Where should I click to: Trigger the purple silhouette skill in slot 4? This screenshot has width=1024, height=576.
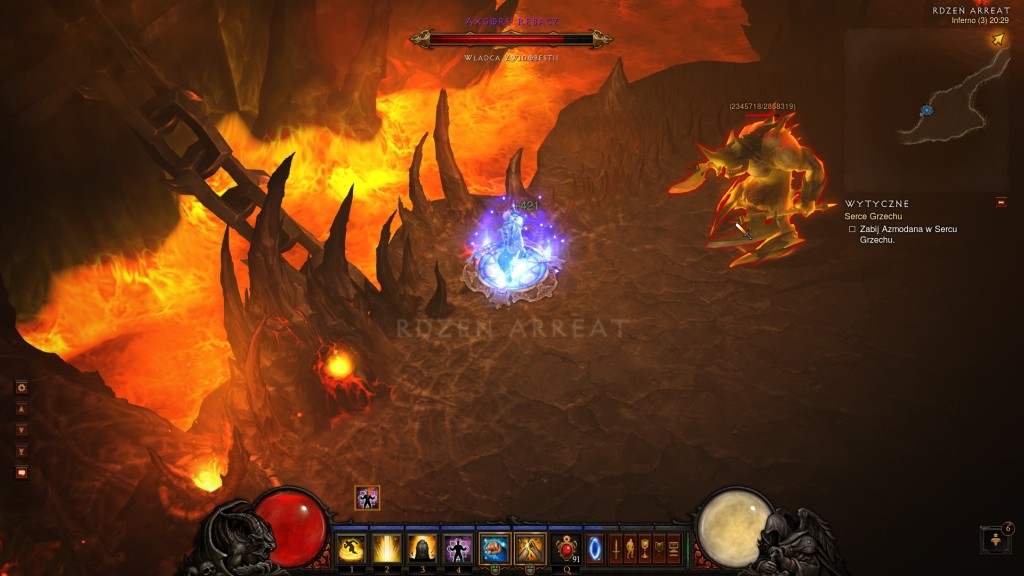point(457,548)
